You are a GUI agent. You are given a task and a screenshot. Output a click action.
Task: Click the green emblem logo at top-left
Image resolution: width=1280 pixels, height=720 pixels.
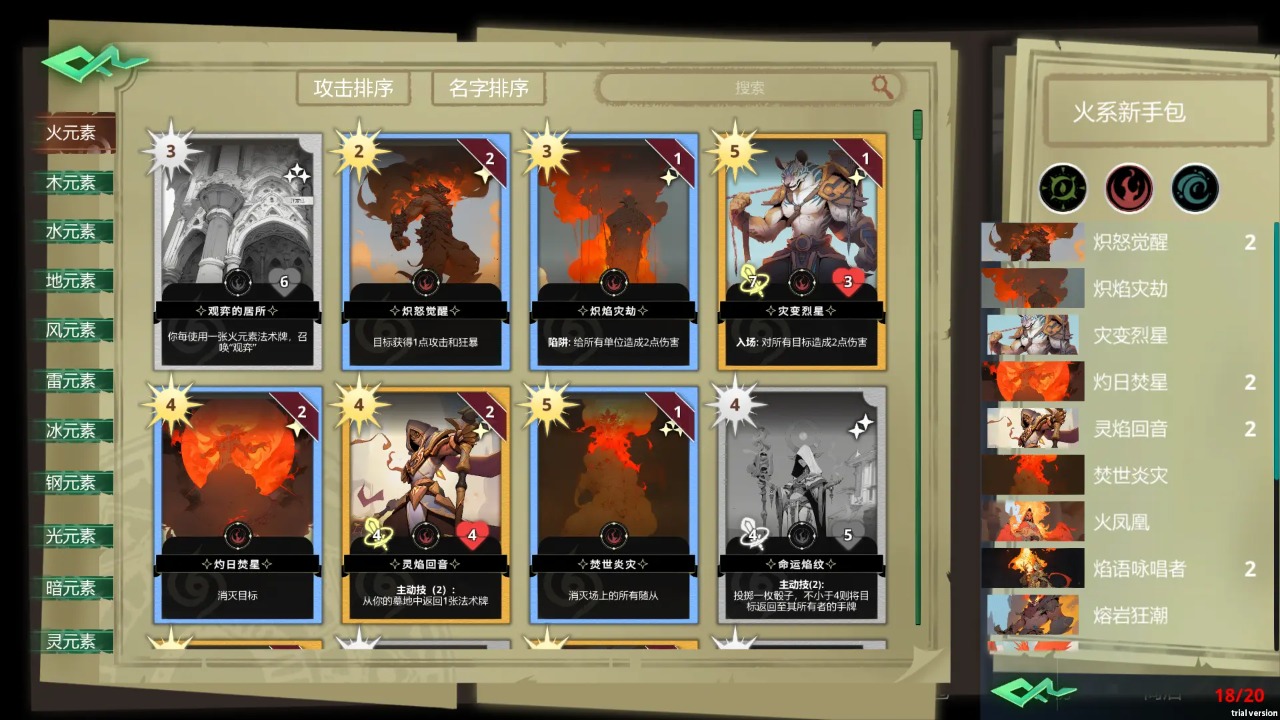tap(99, 62)
